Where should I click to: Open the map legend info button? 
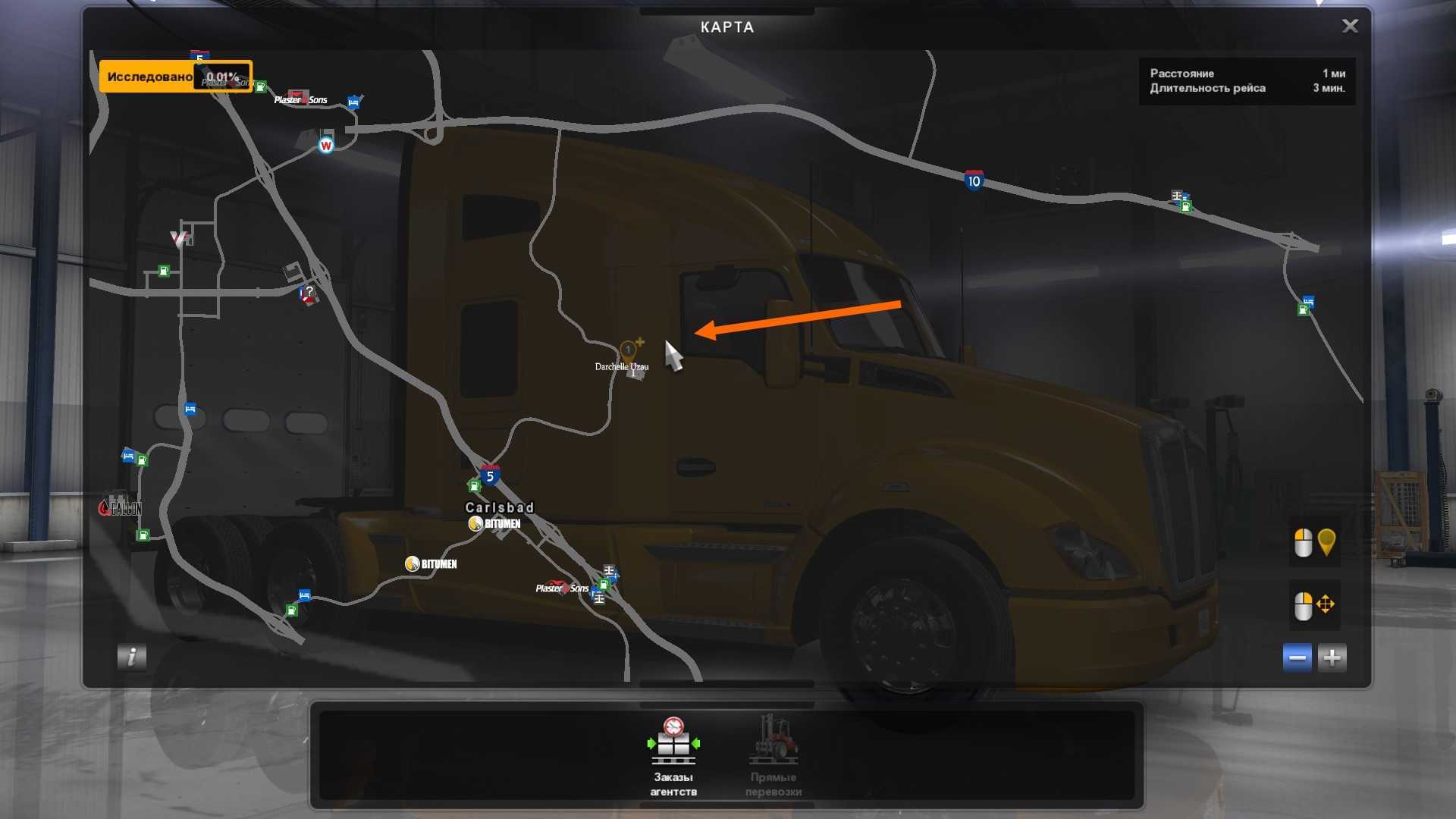(131, 657)
